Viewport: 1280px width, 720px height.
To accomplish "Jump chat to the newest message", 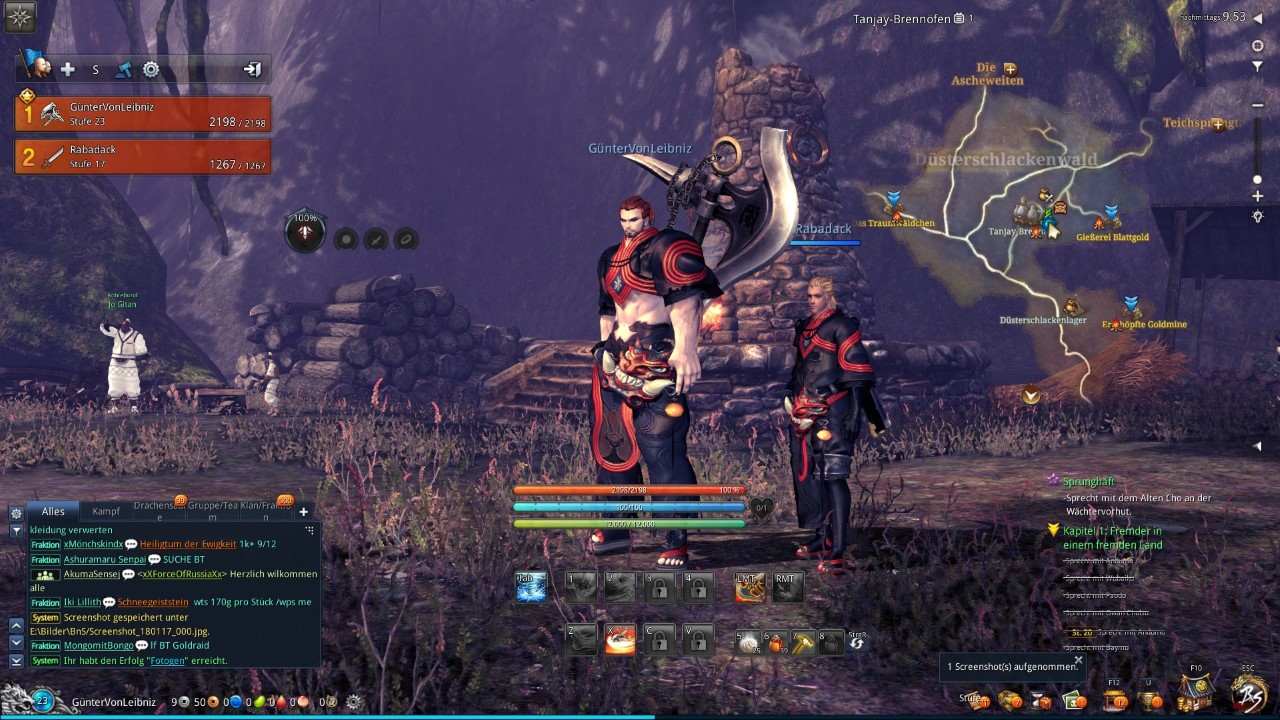I will 16,661.
